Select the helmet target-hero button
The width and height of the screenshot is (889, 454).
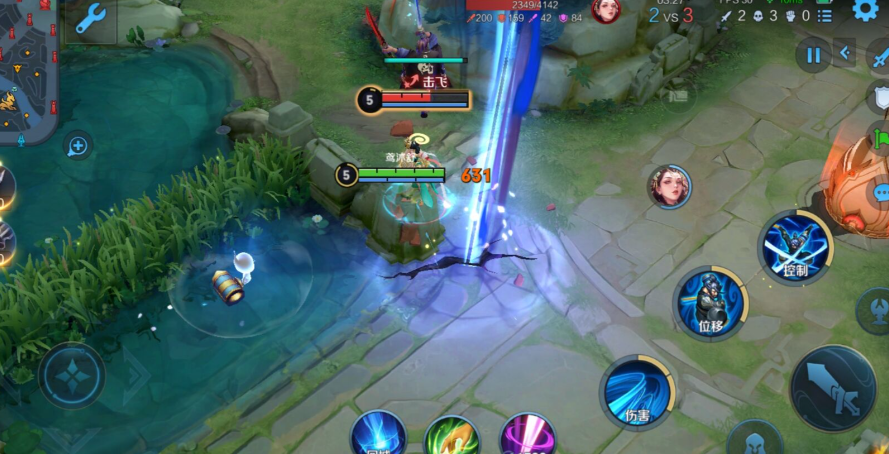(754, 440)
